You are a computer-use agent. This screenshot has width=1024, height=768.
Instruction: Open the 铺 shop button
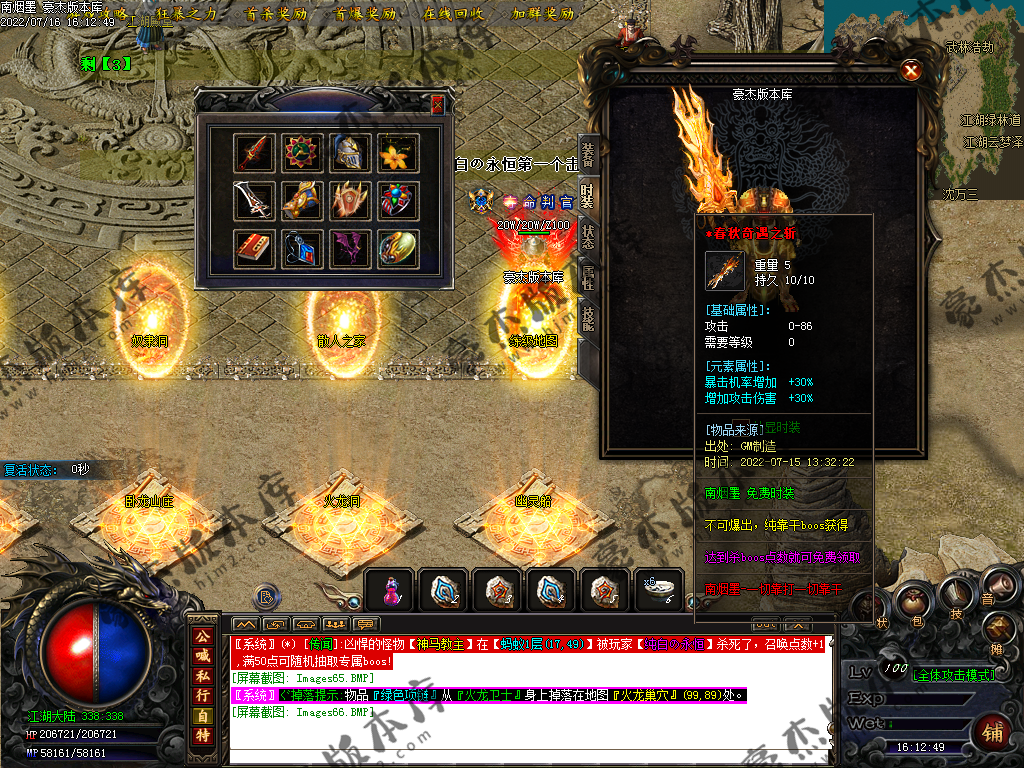pyautogui.click(x=993, y=731)
